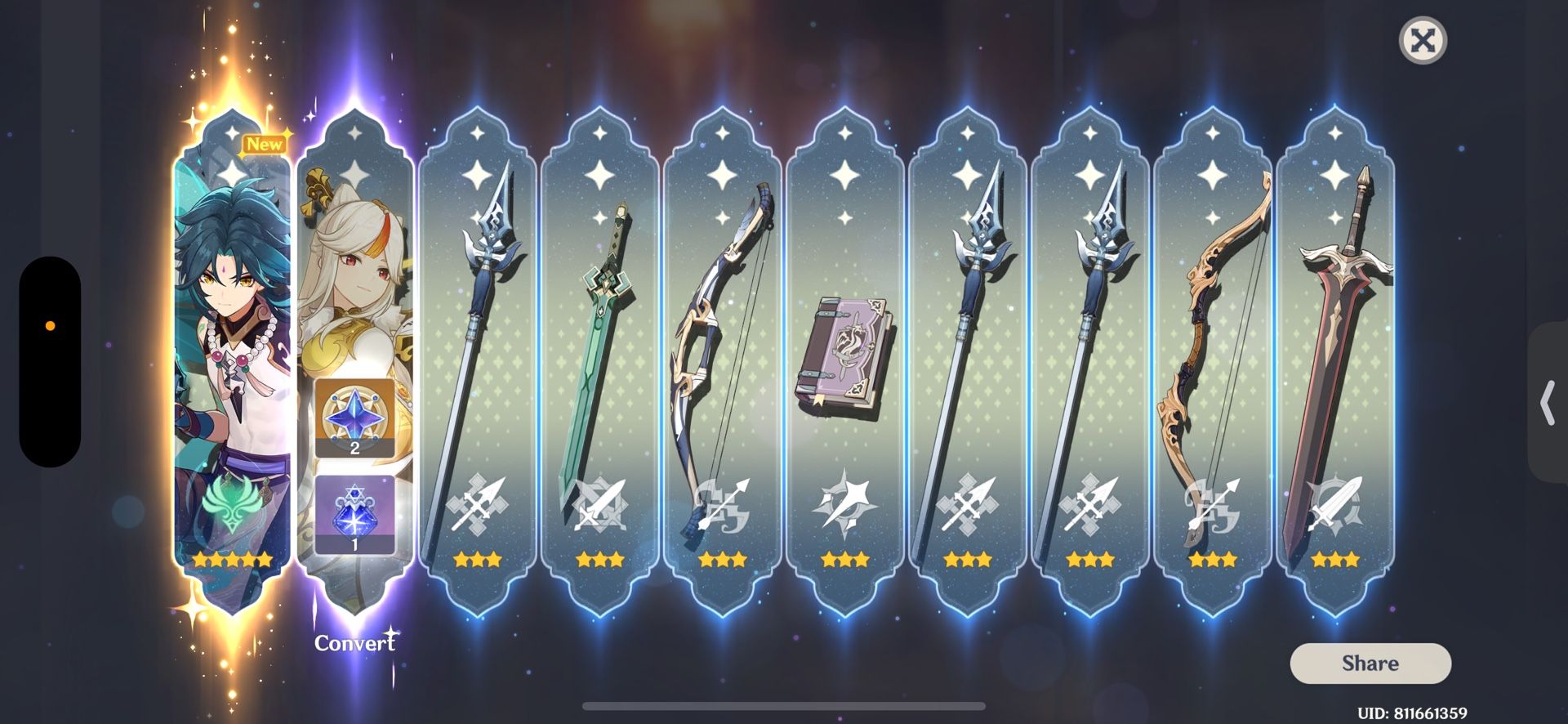Collapse the results with the right-edge chevron
The image size is (1568, 724).
click(x=1546, y=403)
